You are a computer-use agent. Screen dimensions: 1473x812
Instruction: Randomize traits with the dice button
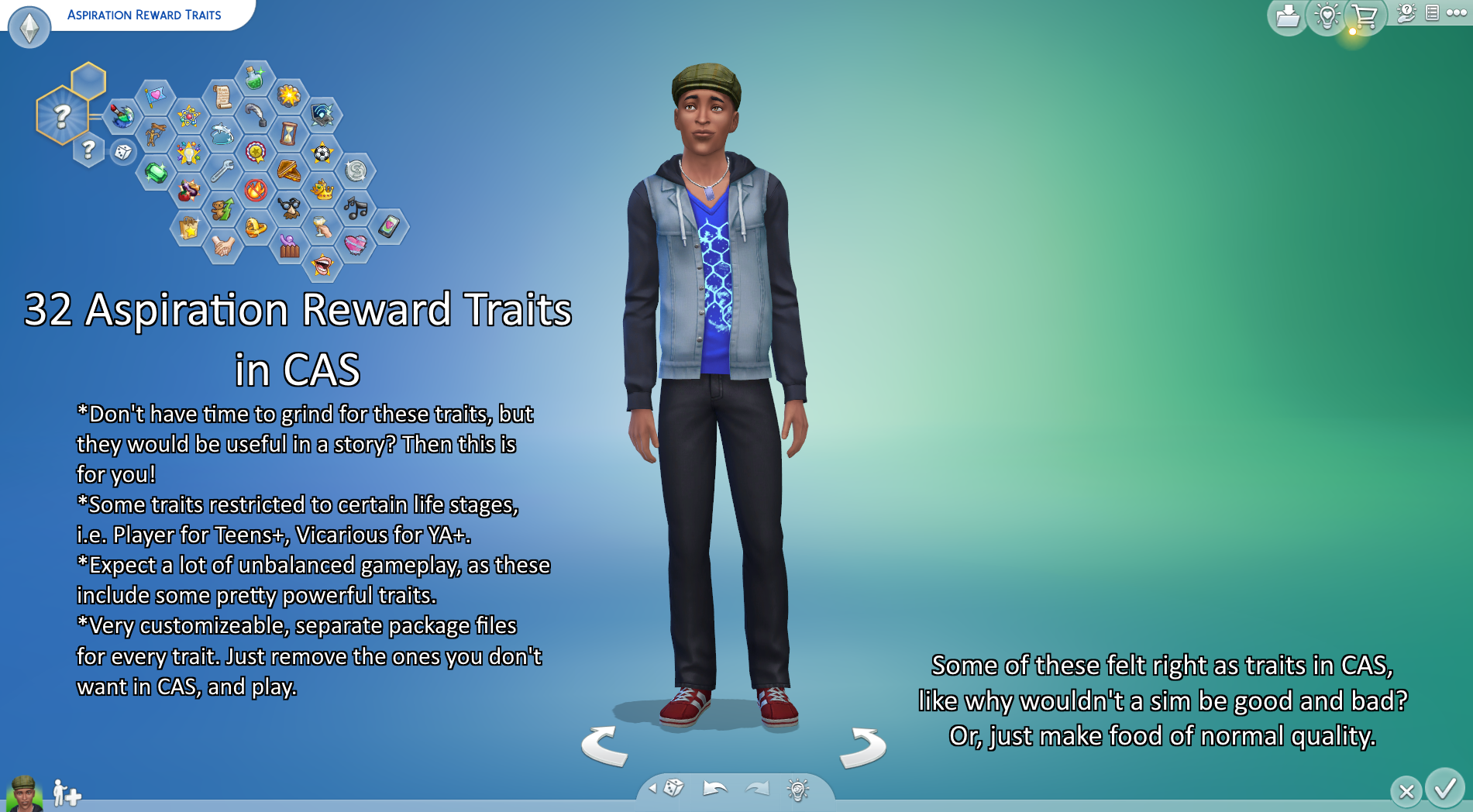tap(123, 152)
